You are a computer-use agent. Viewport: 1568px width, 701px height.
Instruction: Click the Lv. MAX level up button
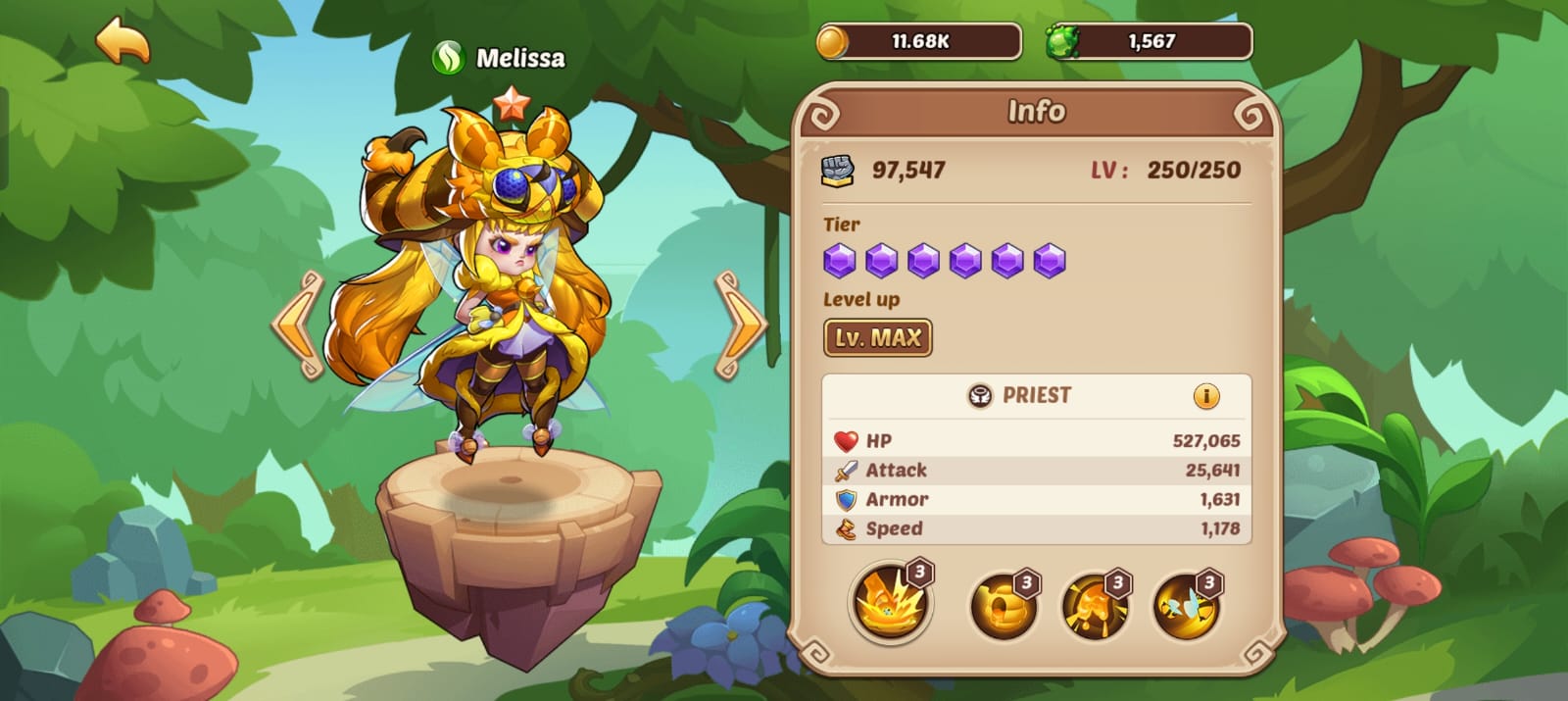[x=877, y=338]
